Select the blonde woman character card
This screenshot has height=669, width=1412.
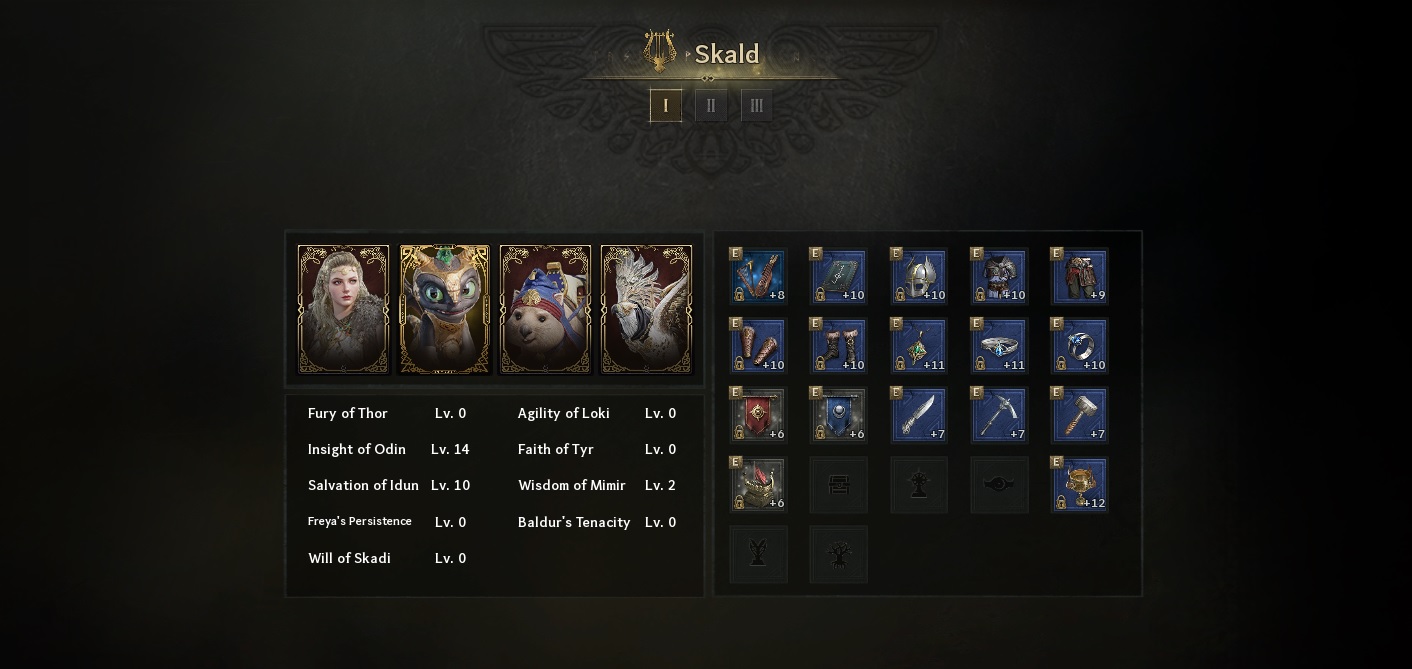(x=343, y=309)
